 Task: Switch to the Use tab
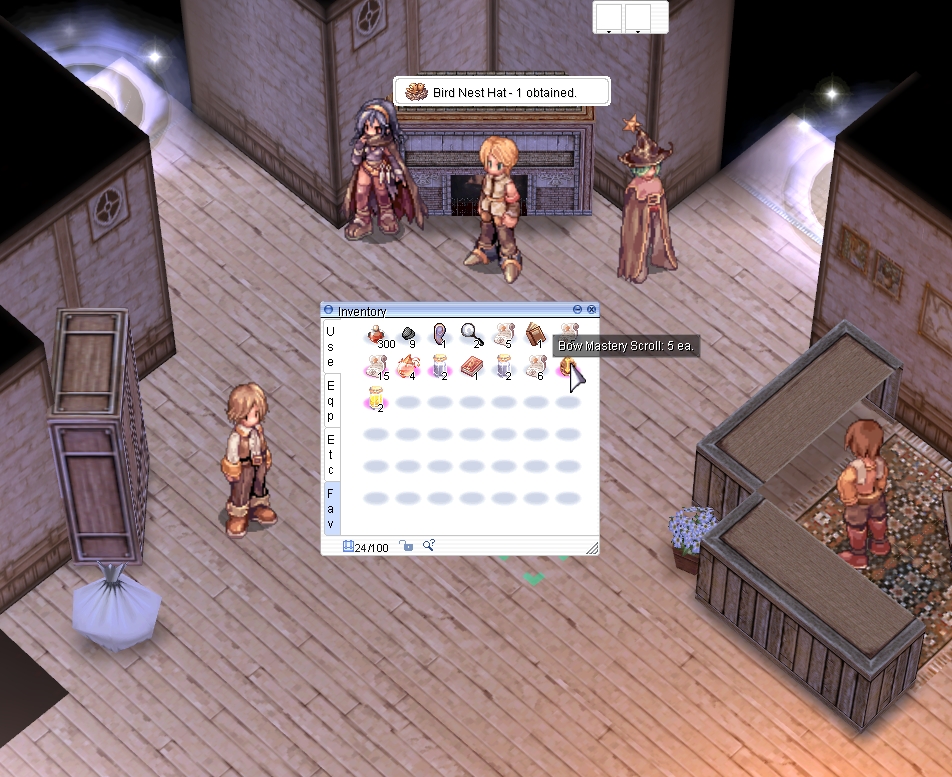pos(331,346)
